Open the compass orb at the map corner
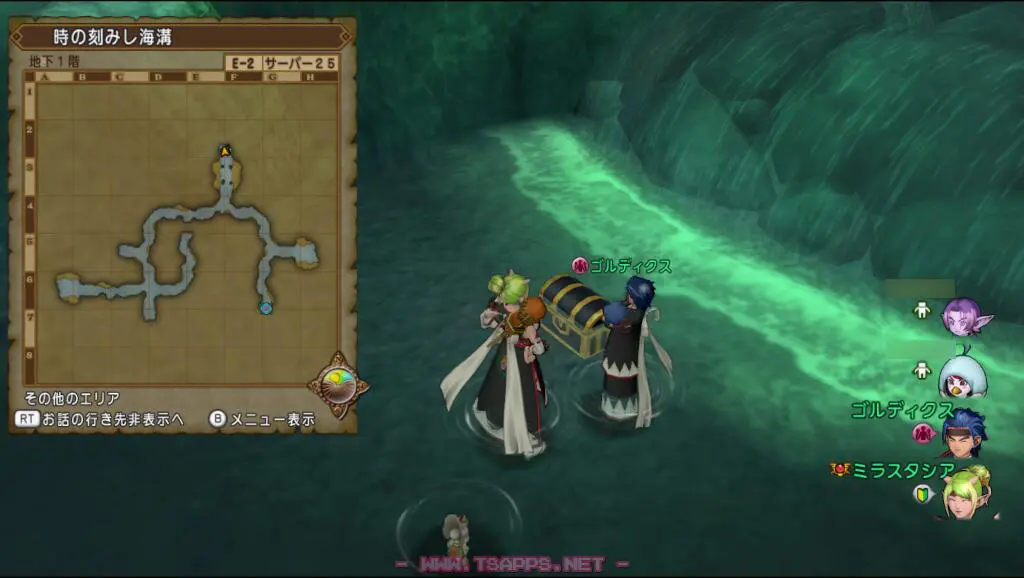 (337, 383)
